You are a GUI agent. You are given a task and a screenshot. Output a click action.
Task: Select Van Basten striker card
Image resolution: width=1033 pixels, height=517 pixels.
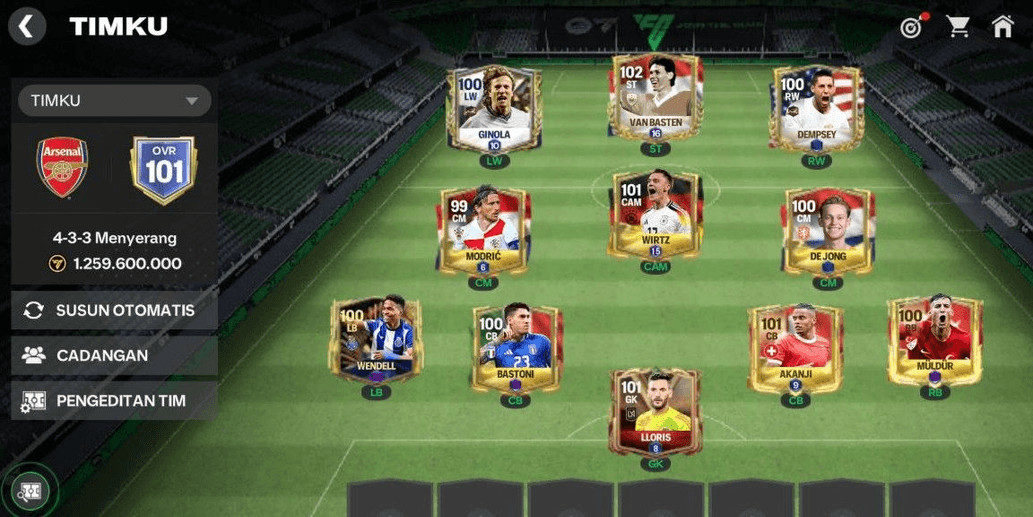(x=656, y=99)
